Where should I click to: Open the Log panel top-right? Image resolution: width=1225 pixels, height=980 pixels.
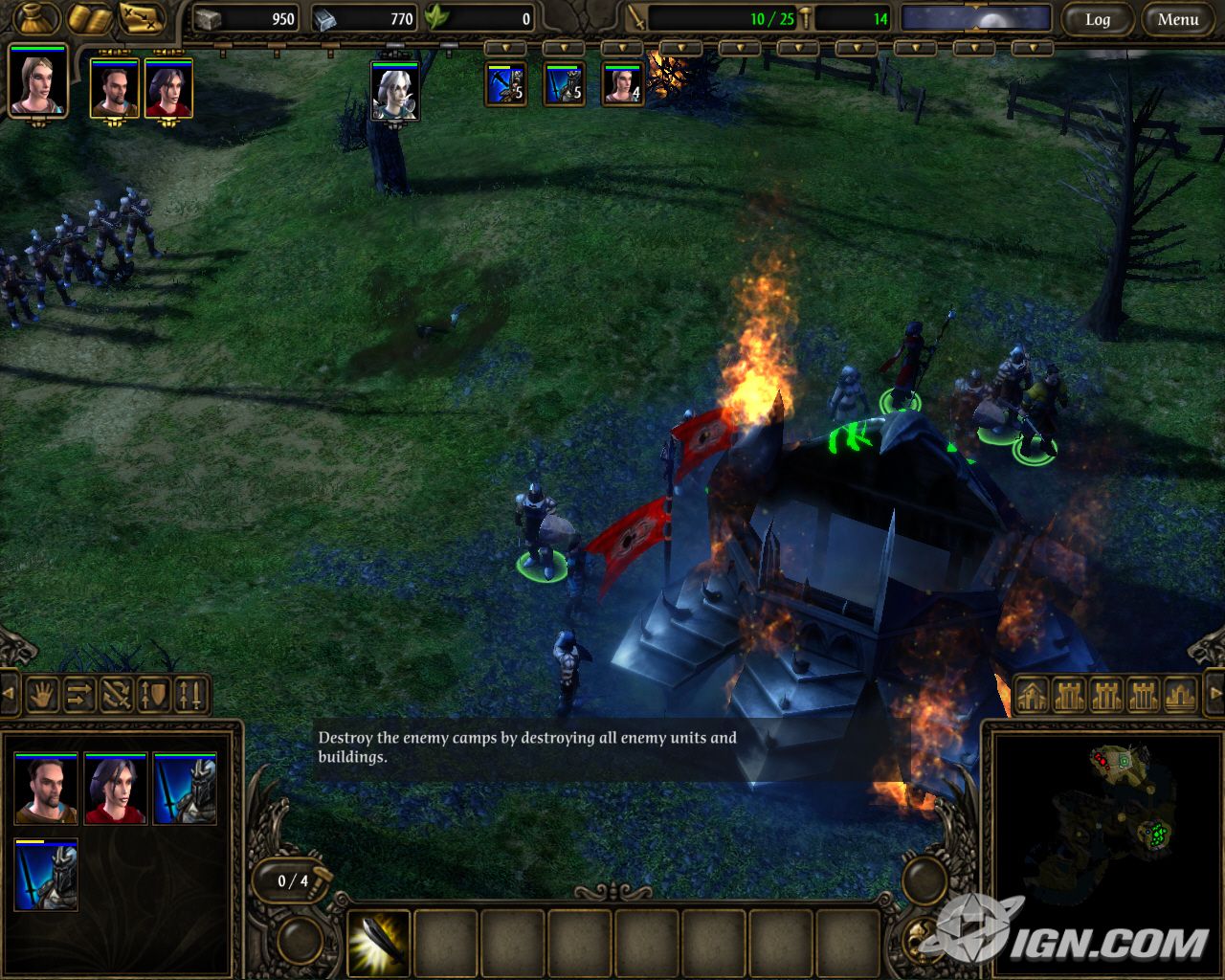pos(1098,18)
